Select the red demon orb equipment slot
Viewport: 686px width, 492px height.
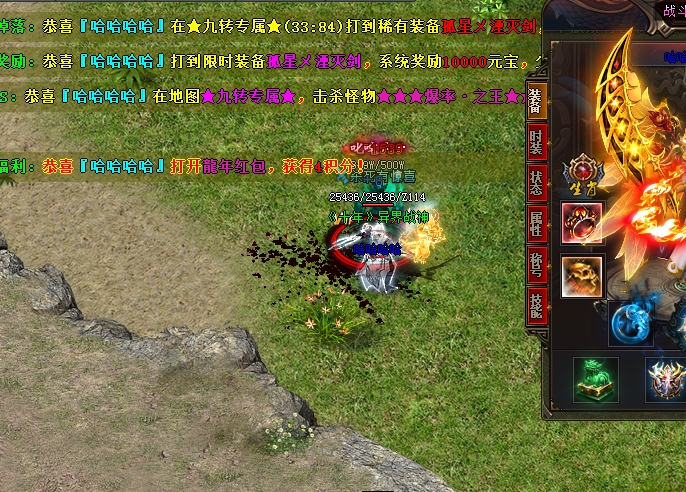pos(582,223)
